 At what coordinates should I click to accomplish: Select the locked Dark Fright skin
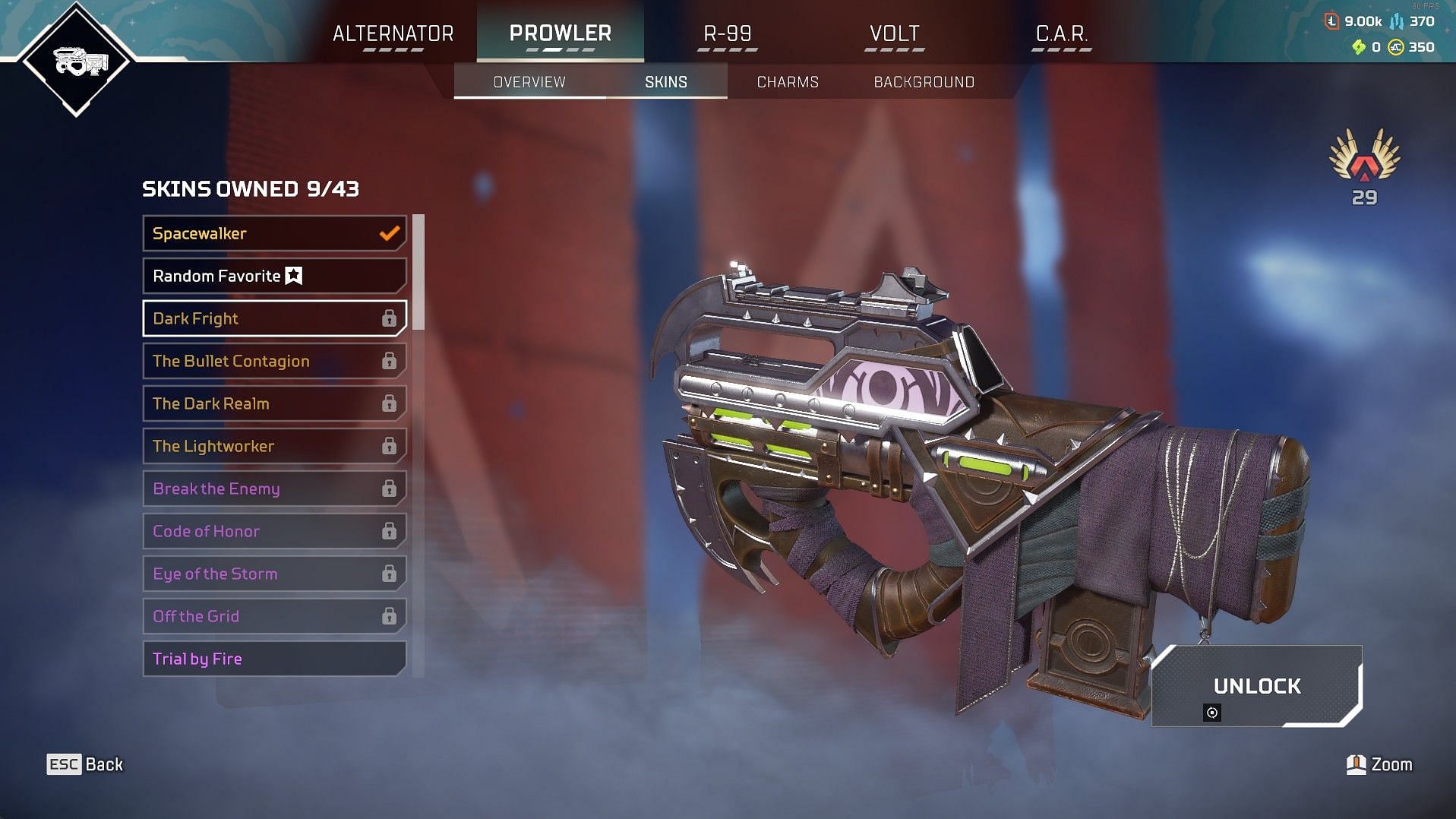click(274, 318)
